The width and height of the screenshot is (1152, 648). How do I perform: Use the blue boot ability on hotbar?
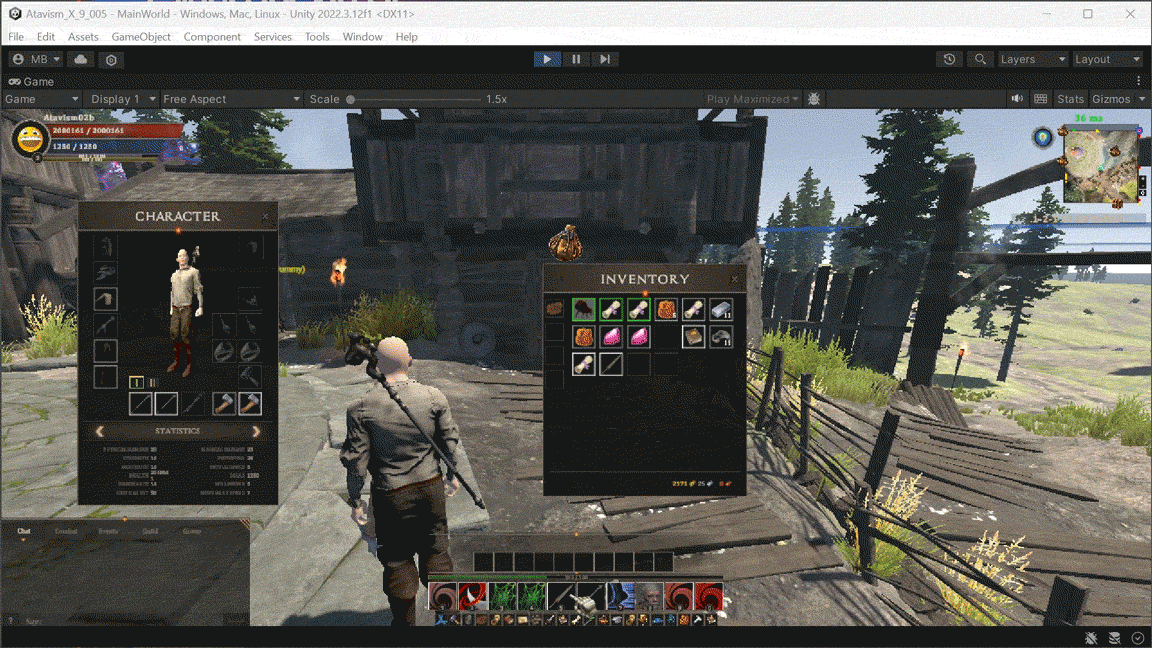pos(620,597)
